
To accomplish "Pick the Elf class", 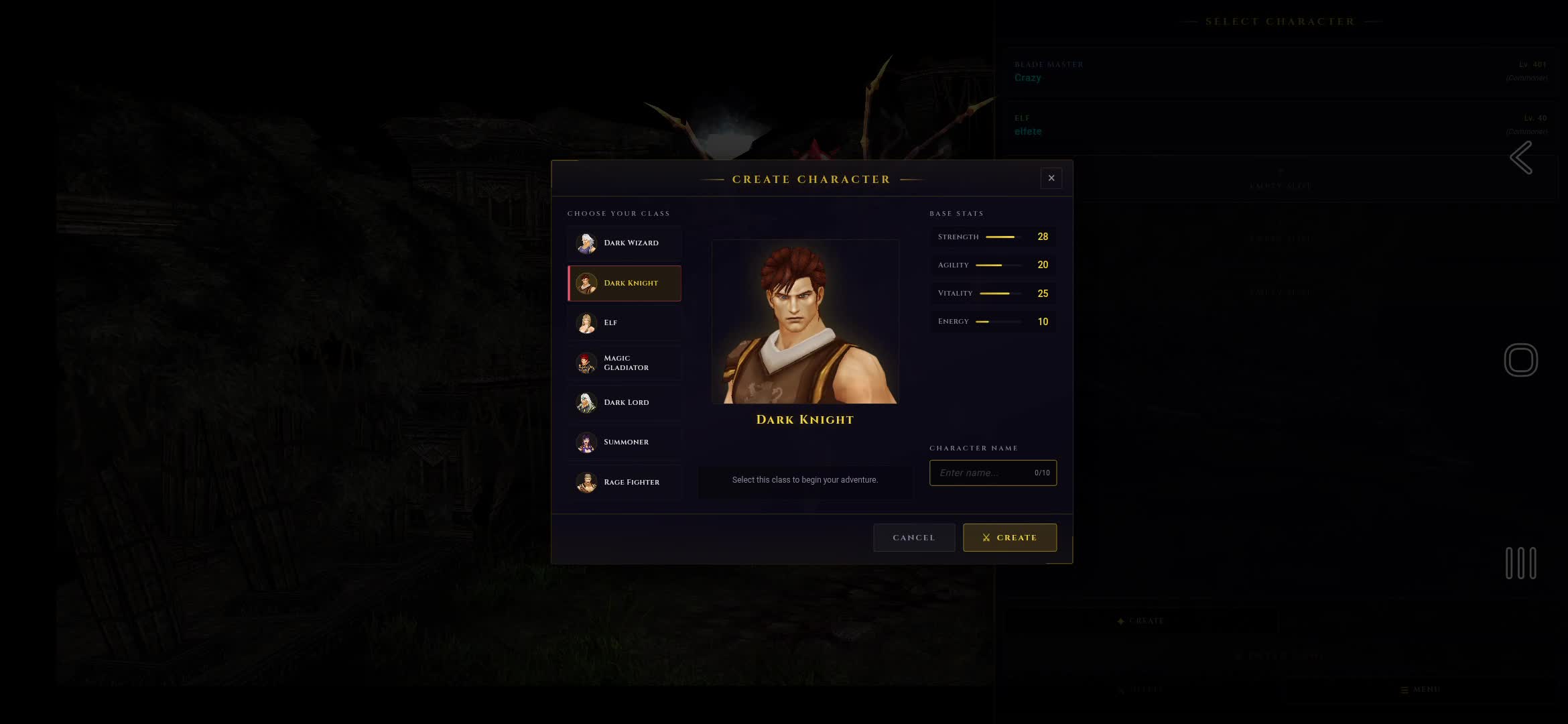I will click(625, 322).
